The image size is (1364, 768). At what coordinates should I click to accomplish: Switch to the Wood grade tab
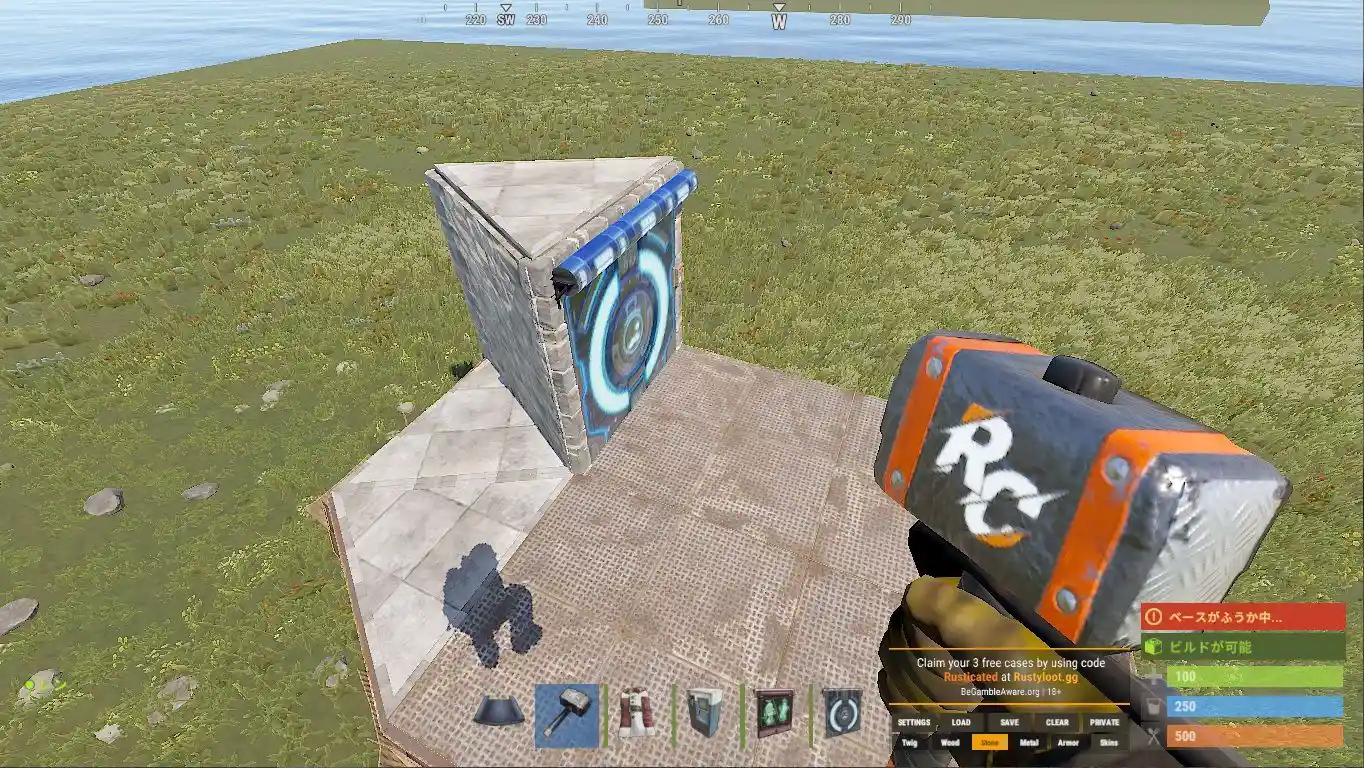click(x=951, y=742)
